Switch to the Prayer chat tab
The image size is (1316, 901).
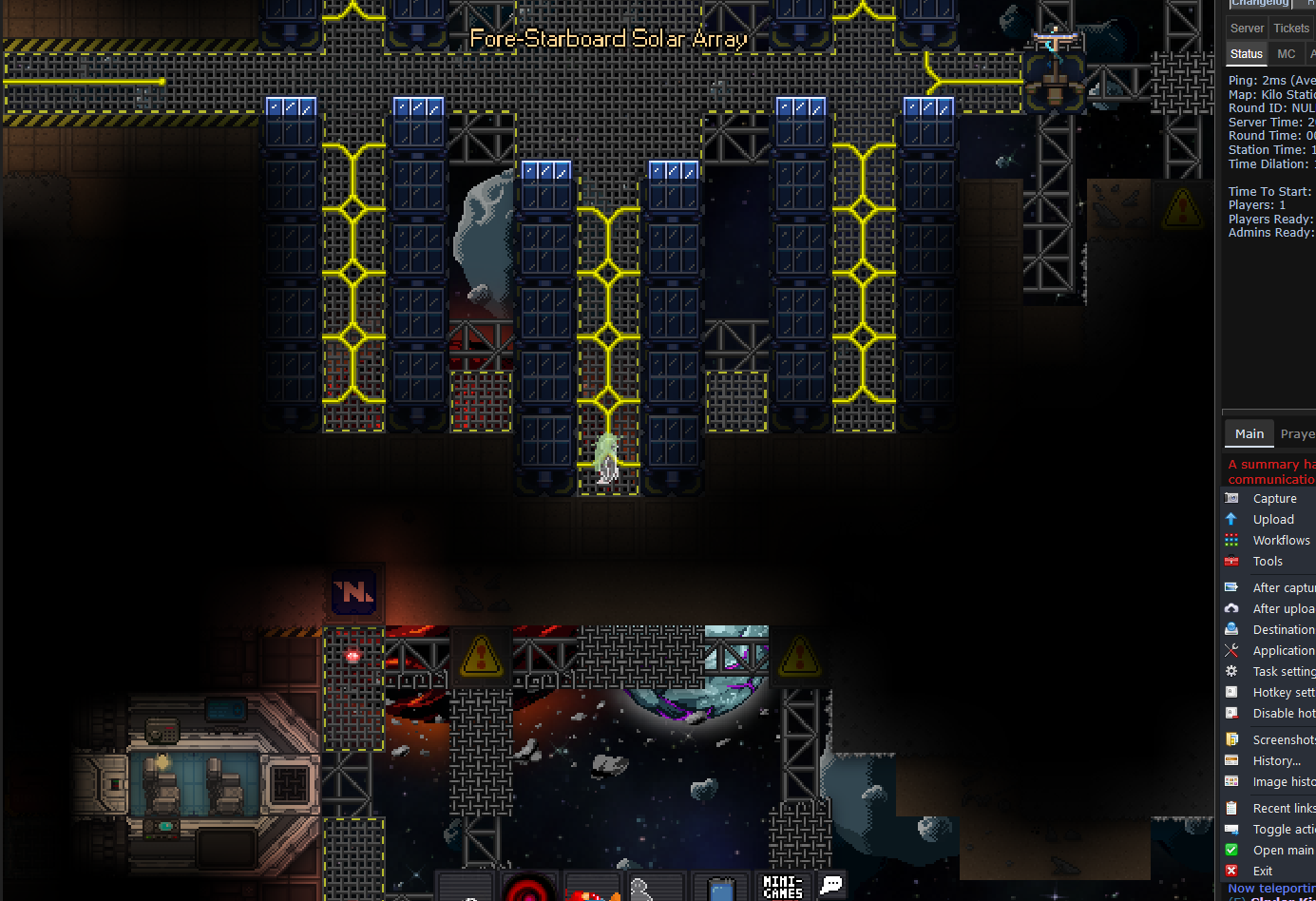[x=1298, y=434]
